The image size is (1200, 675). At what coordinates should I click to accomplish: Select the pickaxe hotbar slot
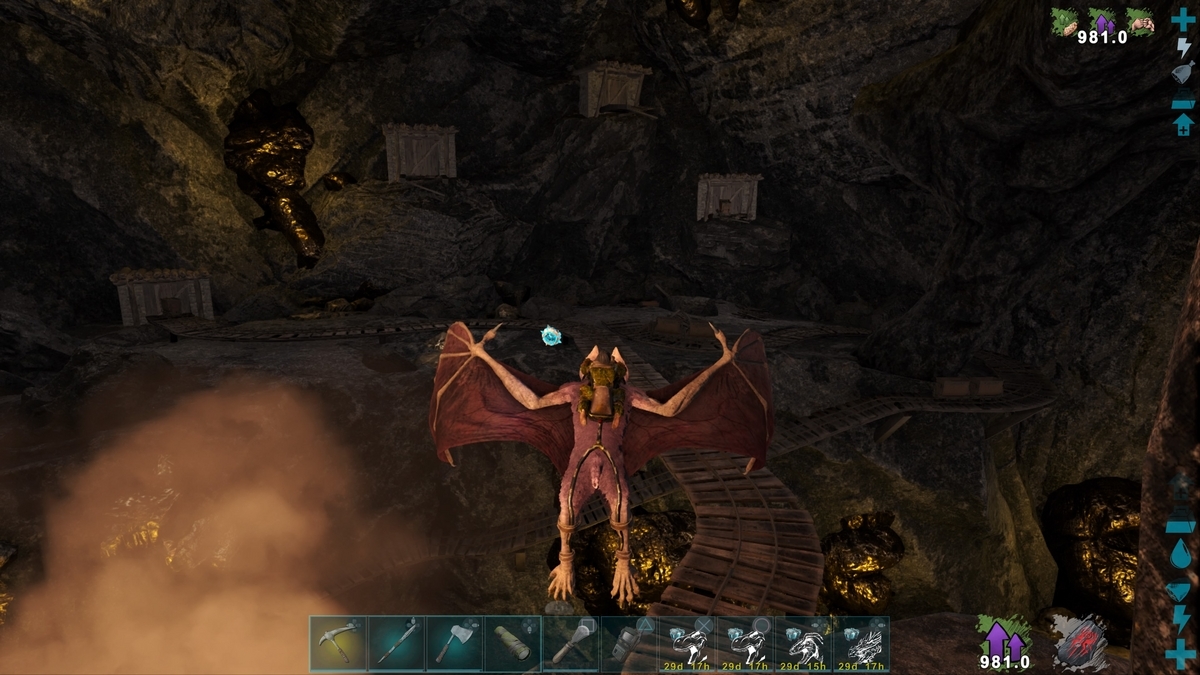(338, 643)
